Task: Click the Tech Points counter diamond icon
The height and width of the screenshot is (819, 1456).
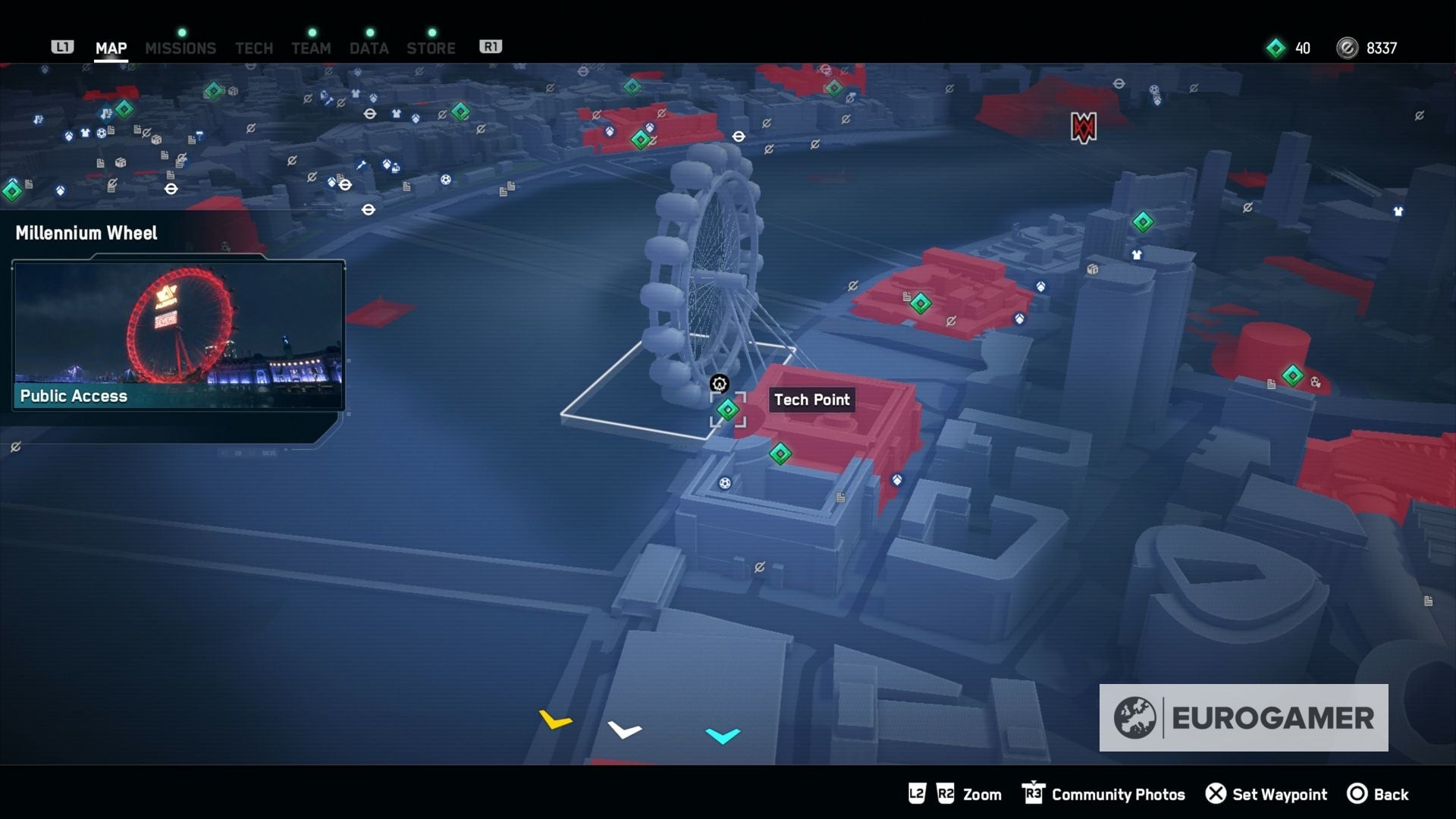Action: coord(1276,48)
